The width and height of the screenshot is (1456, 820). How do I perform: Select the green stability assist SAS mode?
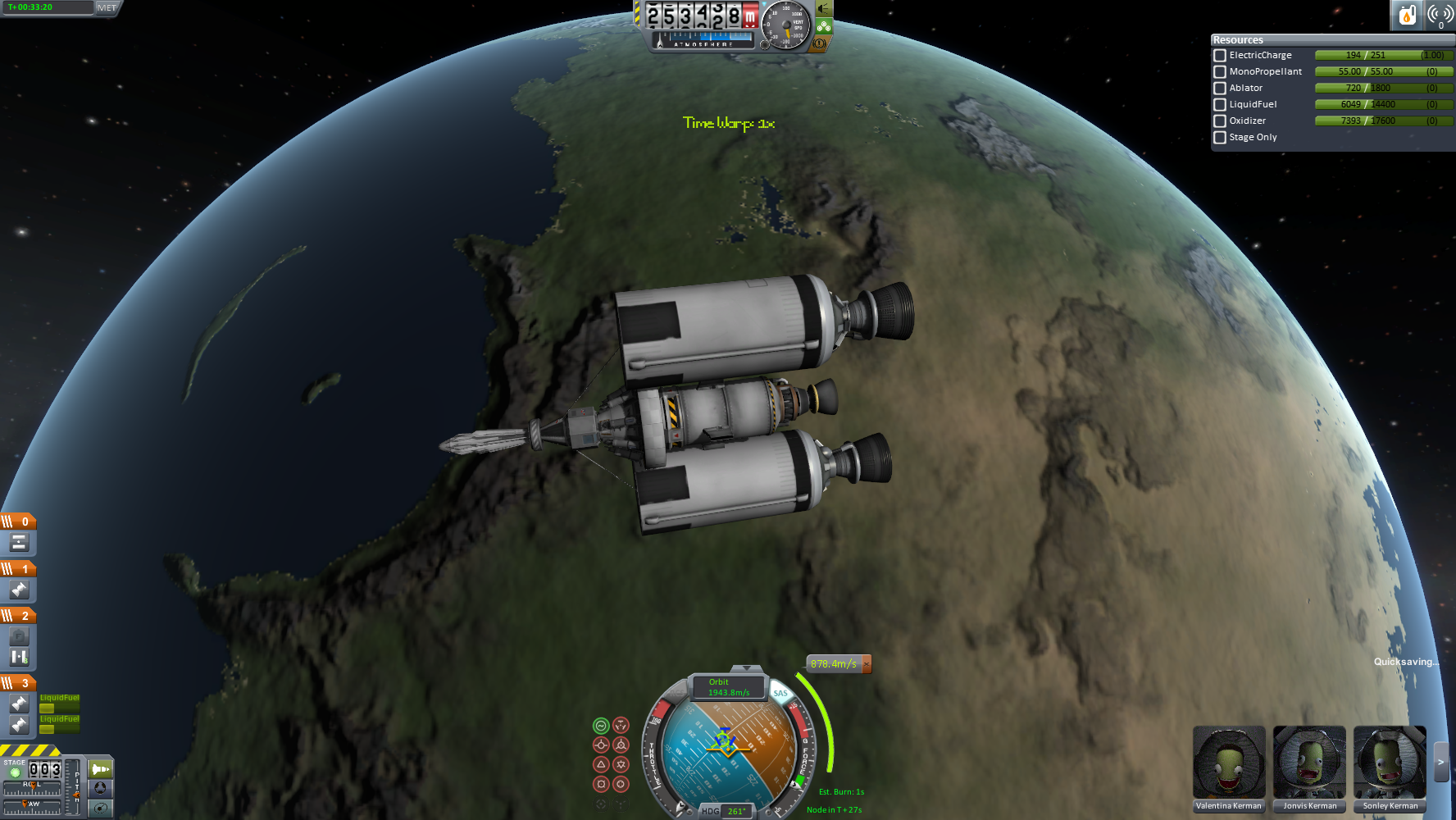(x=601, y=725)
